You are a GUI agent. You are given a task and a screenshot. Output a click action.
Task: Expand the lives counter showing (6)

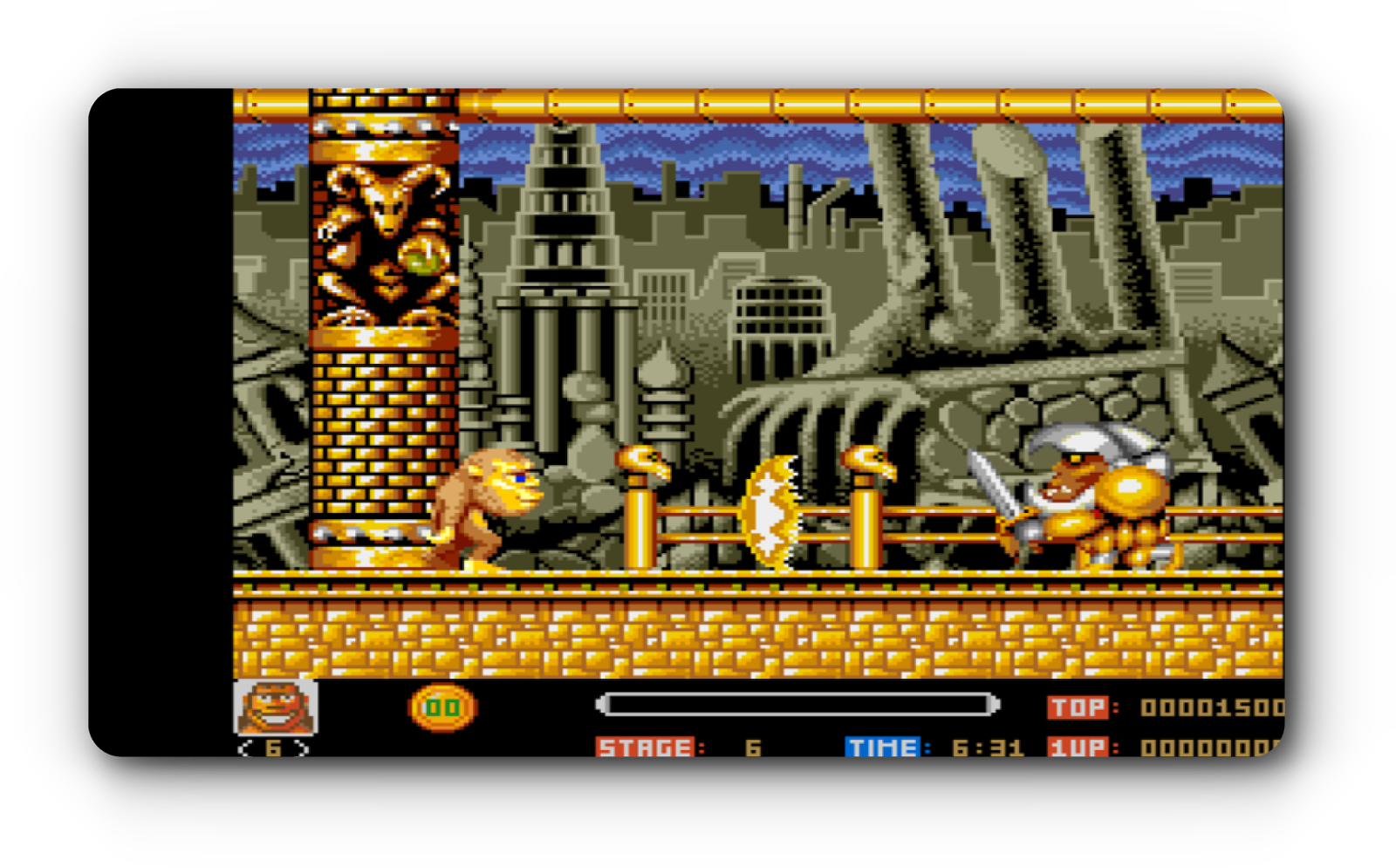click(272, 749)
